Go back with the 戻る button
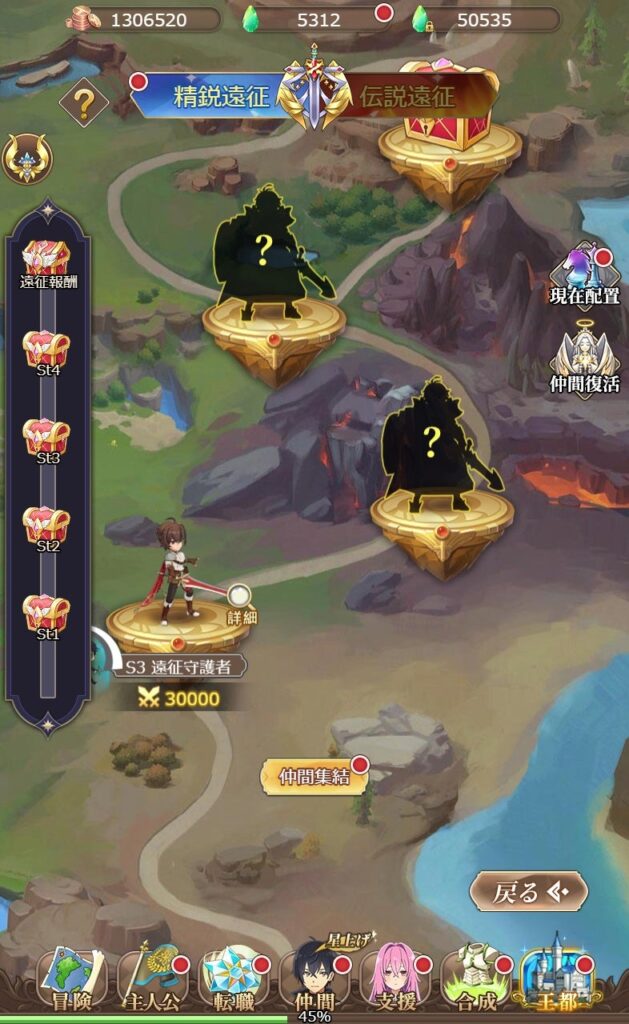Image resolution: width=629 pixels, height=1024 pixels. (529, 891)
